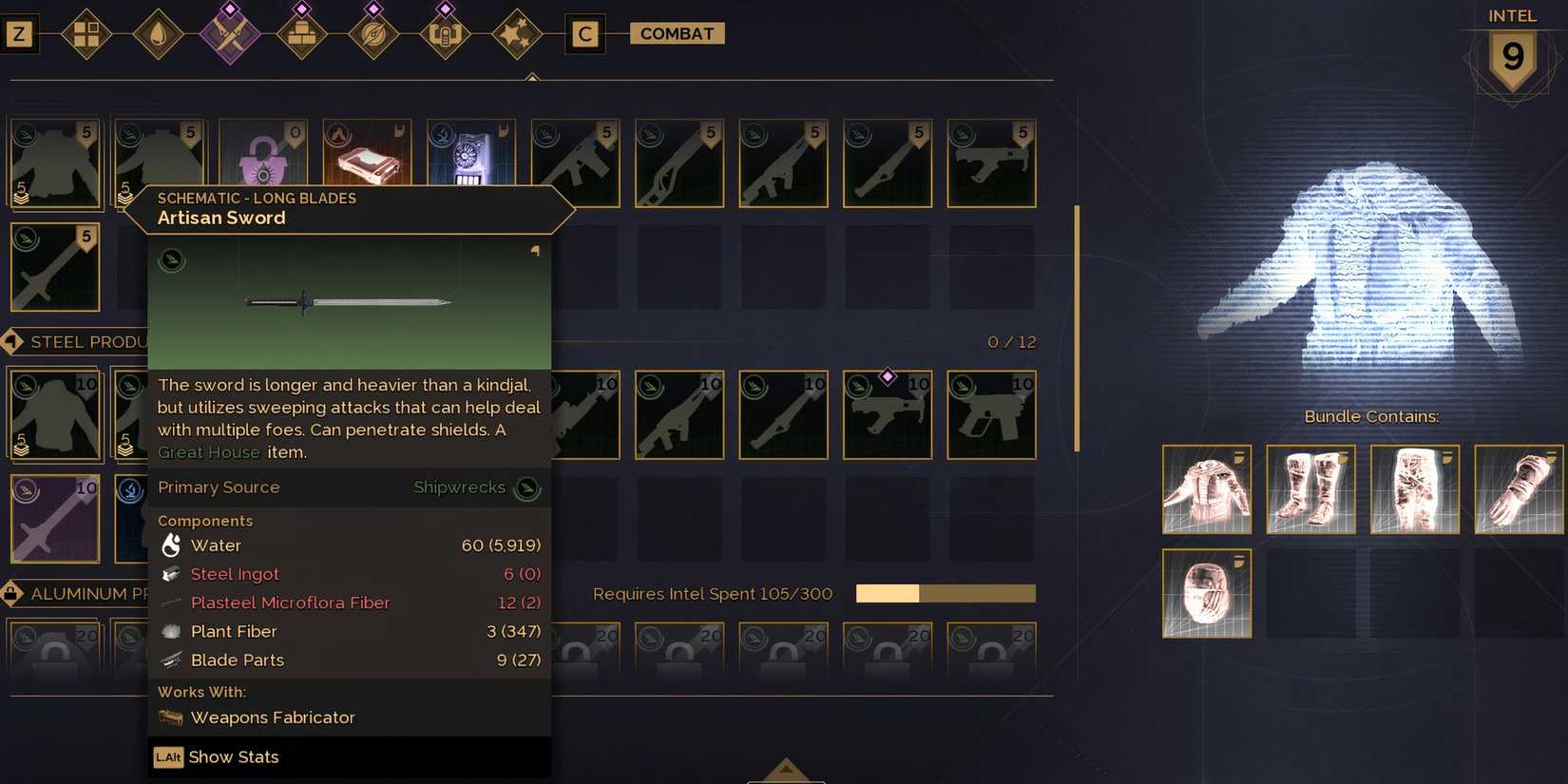Switch to the COMBAT tab

[677, 33]
